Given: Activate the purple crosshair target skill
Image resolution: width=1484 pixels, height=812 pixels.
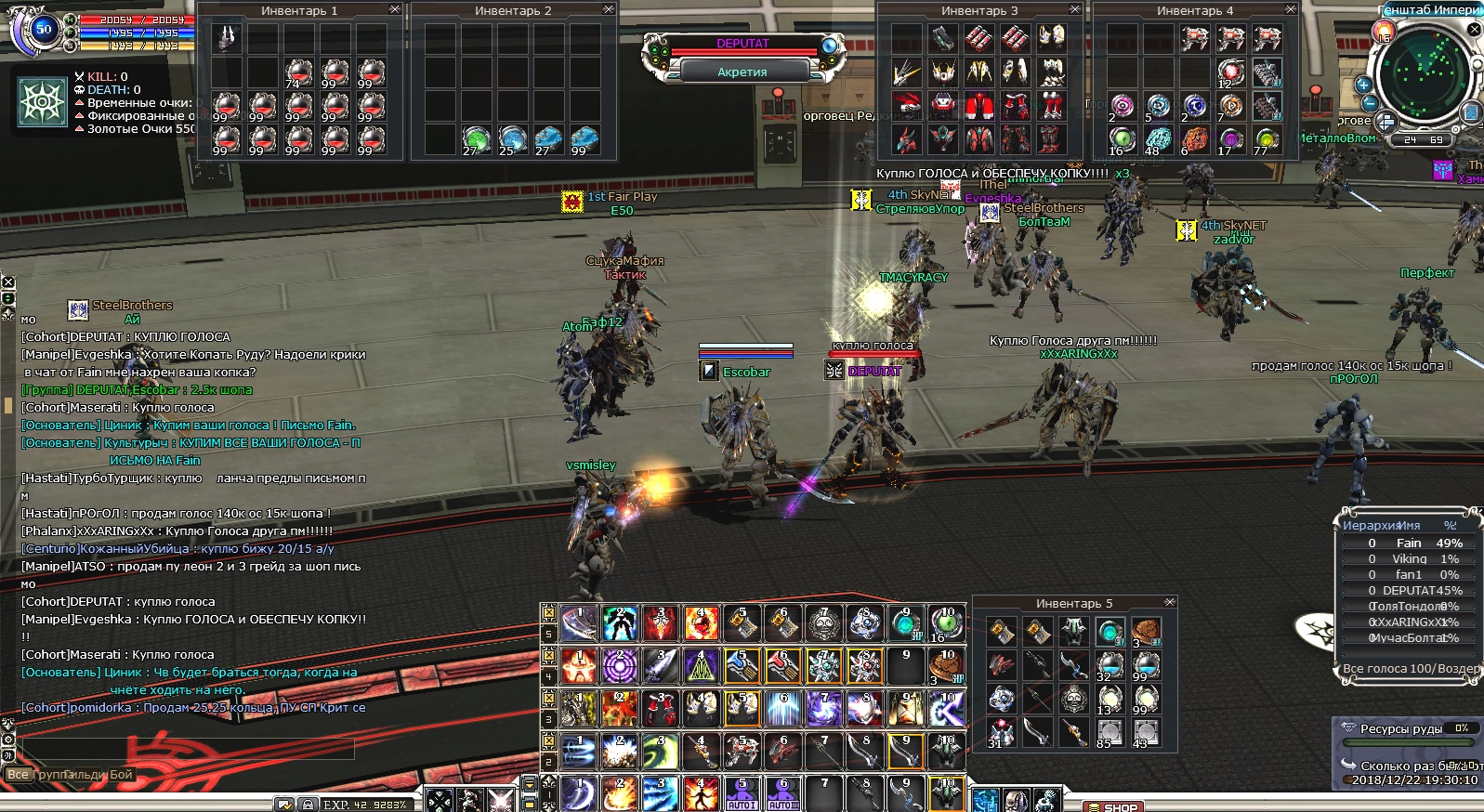Looking at the screenshot, I should click(620, 666).
